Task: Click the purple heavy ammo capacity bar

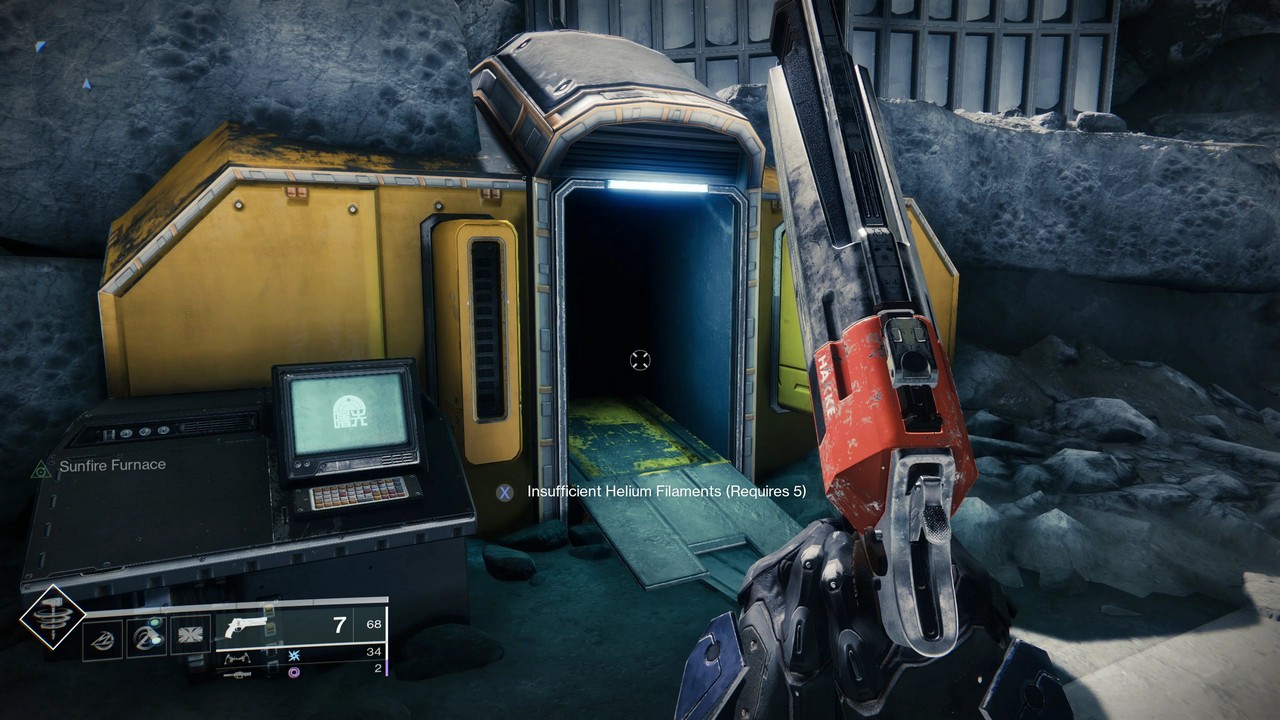Action: [387, 668]
